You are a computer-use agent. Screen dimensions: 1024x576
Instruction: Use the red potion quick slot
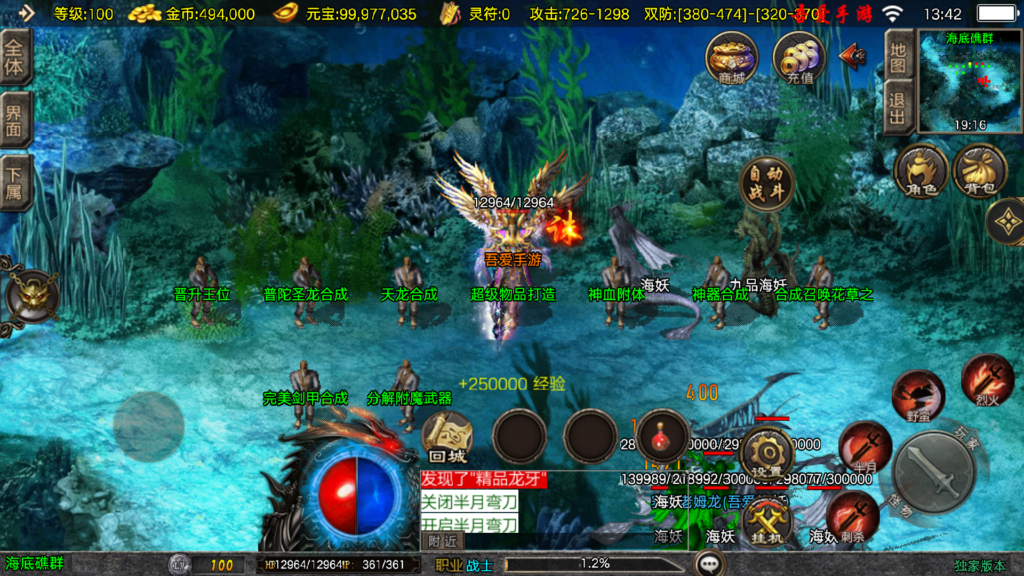coord(663,436)
